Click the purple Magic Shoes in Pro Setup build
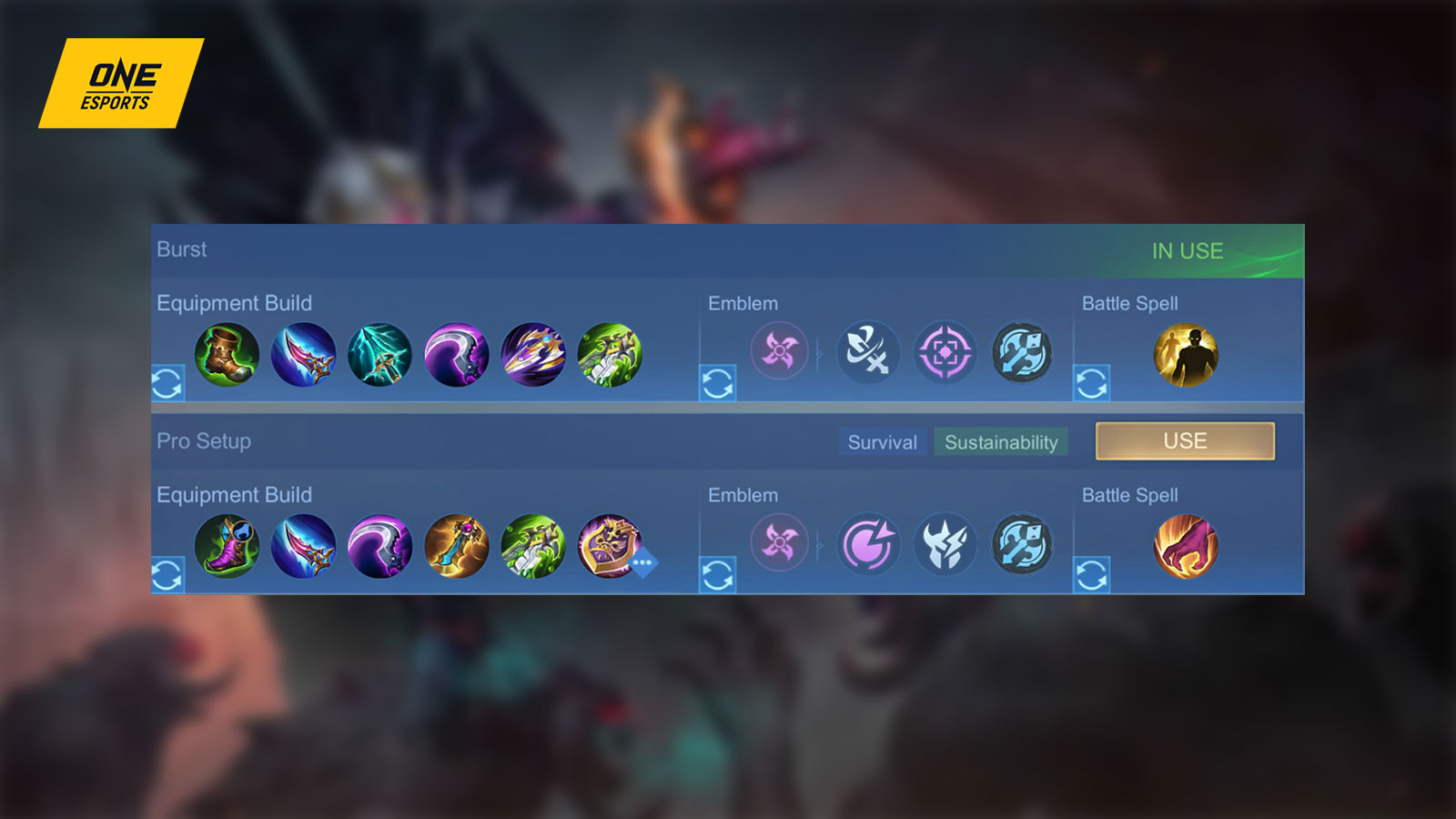 227,546
